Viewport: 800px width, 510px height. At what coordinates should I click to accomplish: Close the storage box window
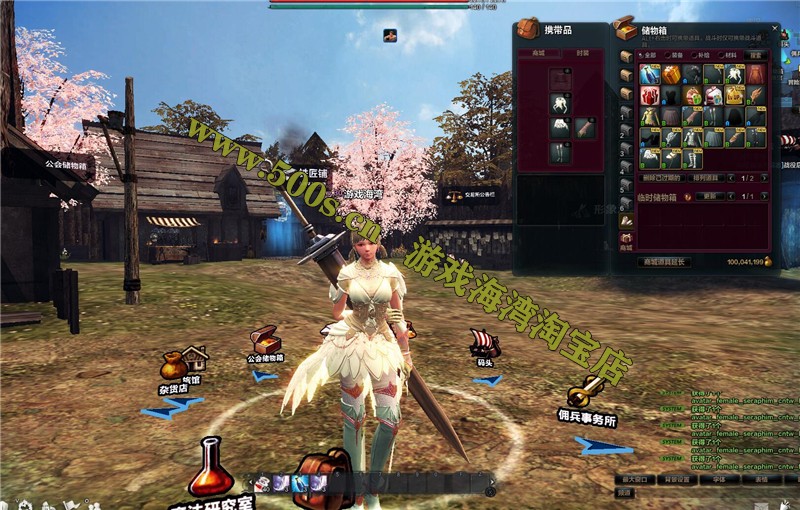click(x=774, y=28)
